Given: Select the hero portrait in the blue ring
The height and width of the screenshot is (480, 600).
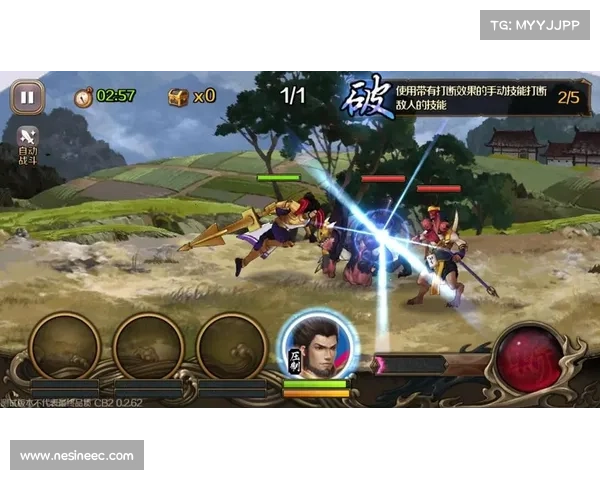Looking at the screenshot, I should point(316,345).
